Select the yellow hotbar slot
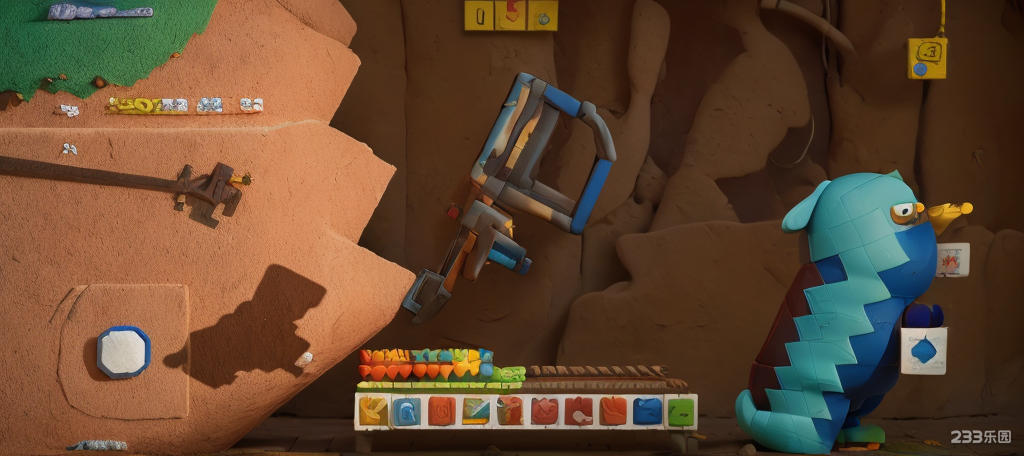The image size is (1024, 456). [x=373, y=411]
